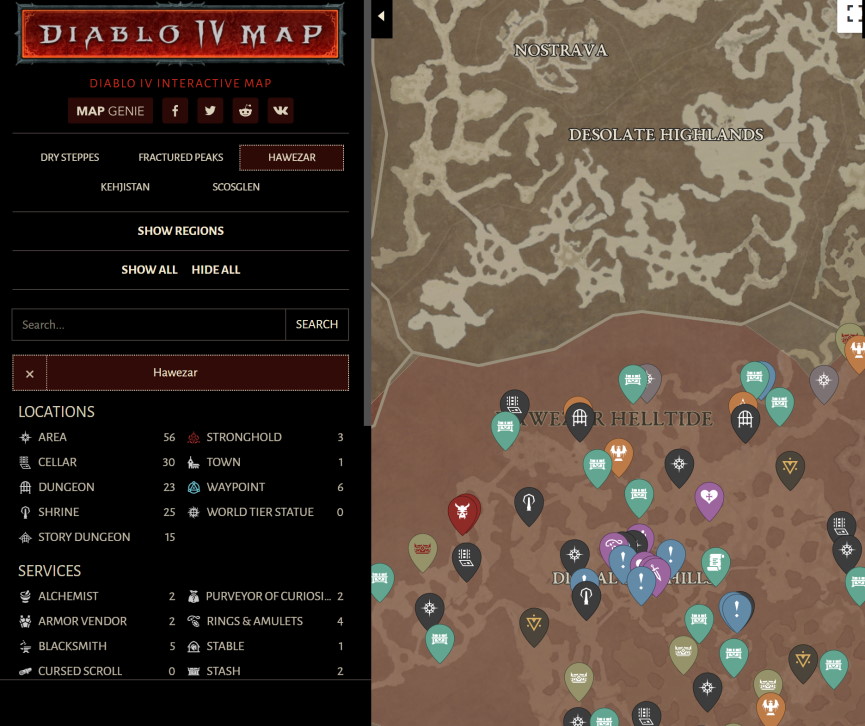Choose the Scosglen region tab
Image resolution: width=865 pixels, height=726 pixels.
point(236,187)
